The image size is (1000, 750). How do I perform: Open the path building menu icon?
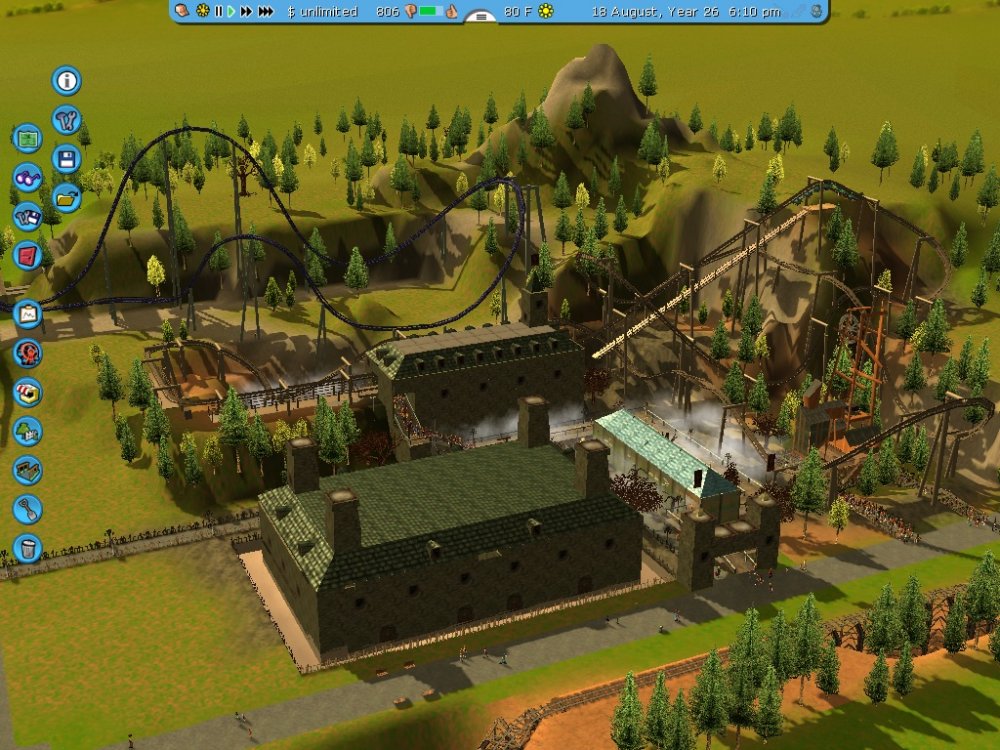[27, 470]
